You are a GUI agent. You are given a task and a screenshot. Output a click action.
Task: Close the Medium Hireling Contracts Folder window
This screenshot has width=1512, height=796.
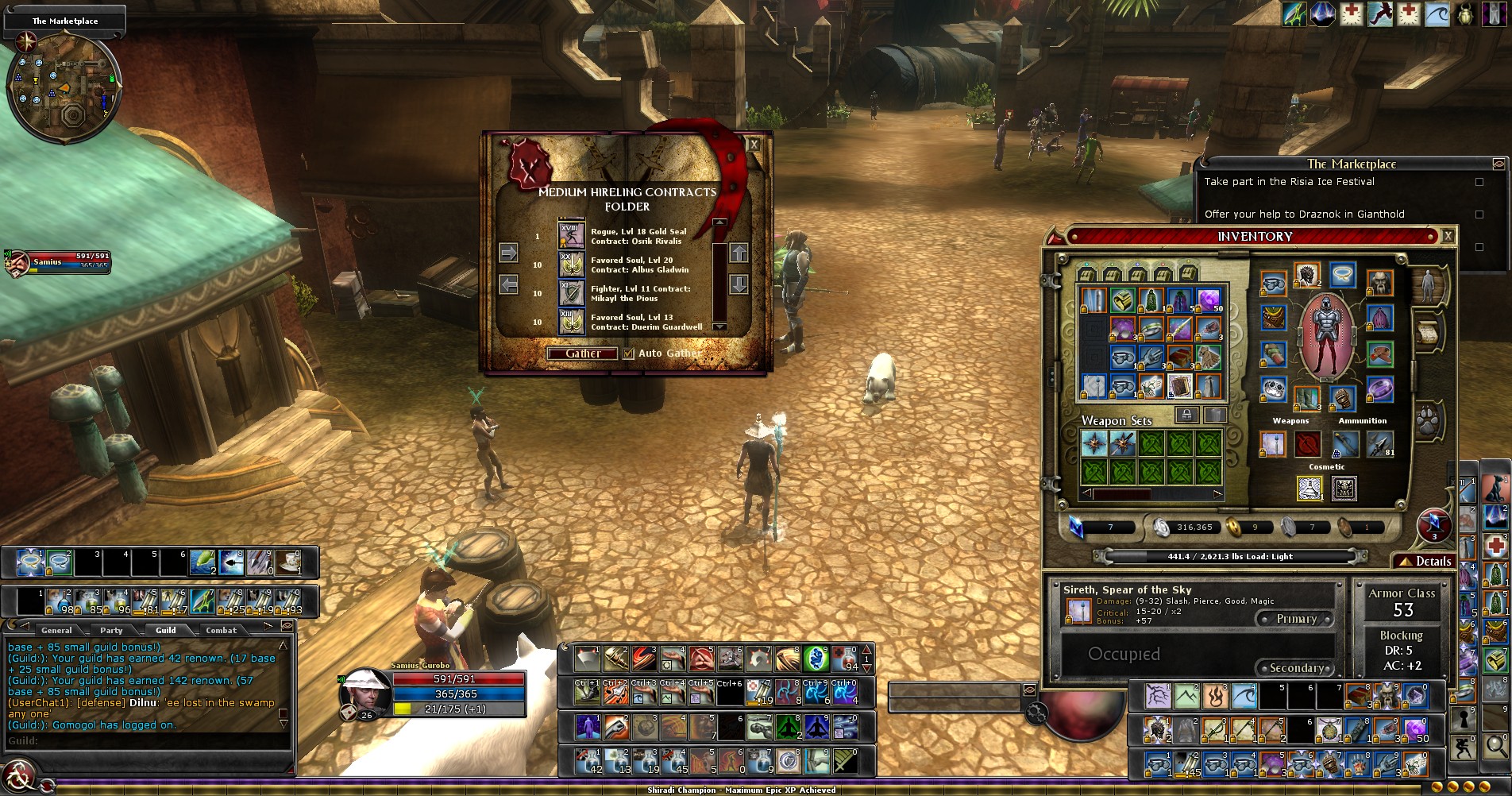pos(754,145)
